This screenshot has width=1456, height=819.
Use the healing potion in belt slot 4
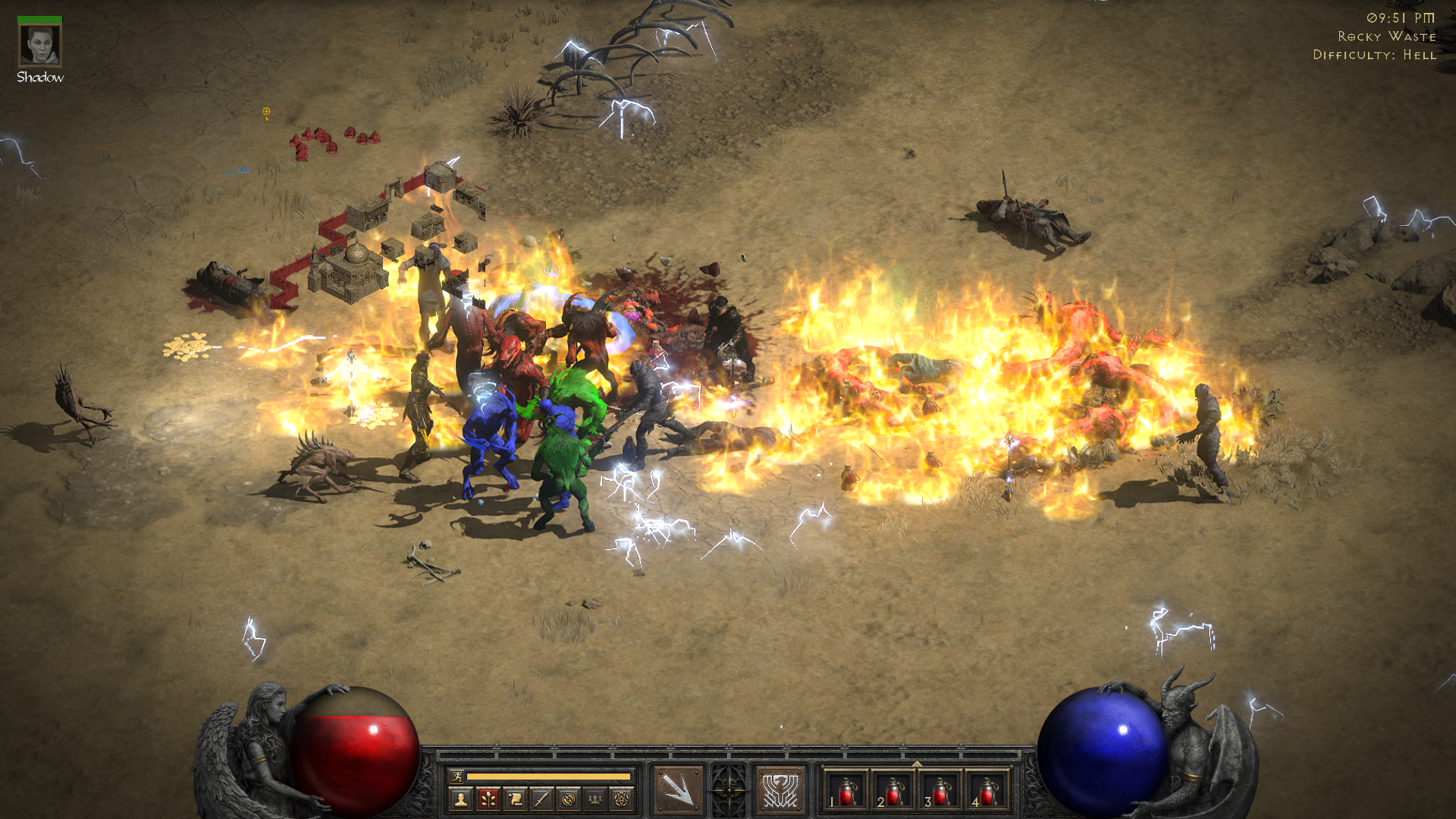(x=987, y=792)
